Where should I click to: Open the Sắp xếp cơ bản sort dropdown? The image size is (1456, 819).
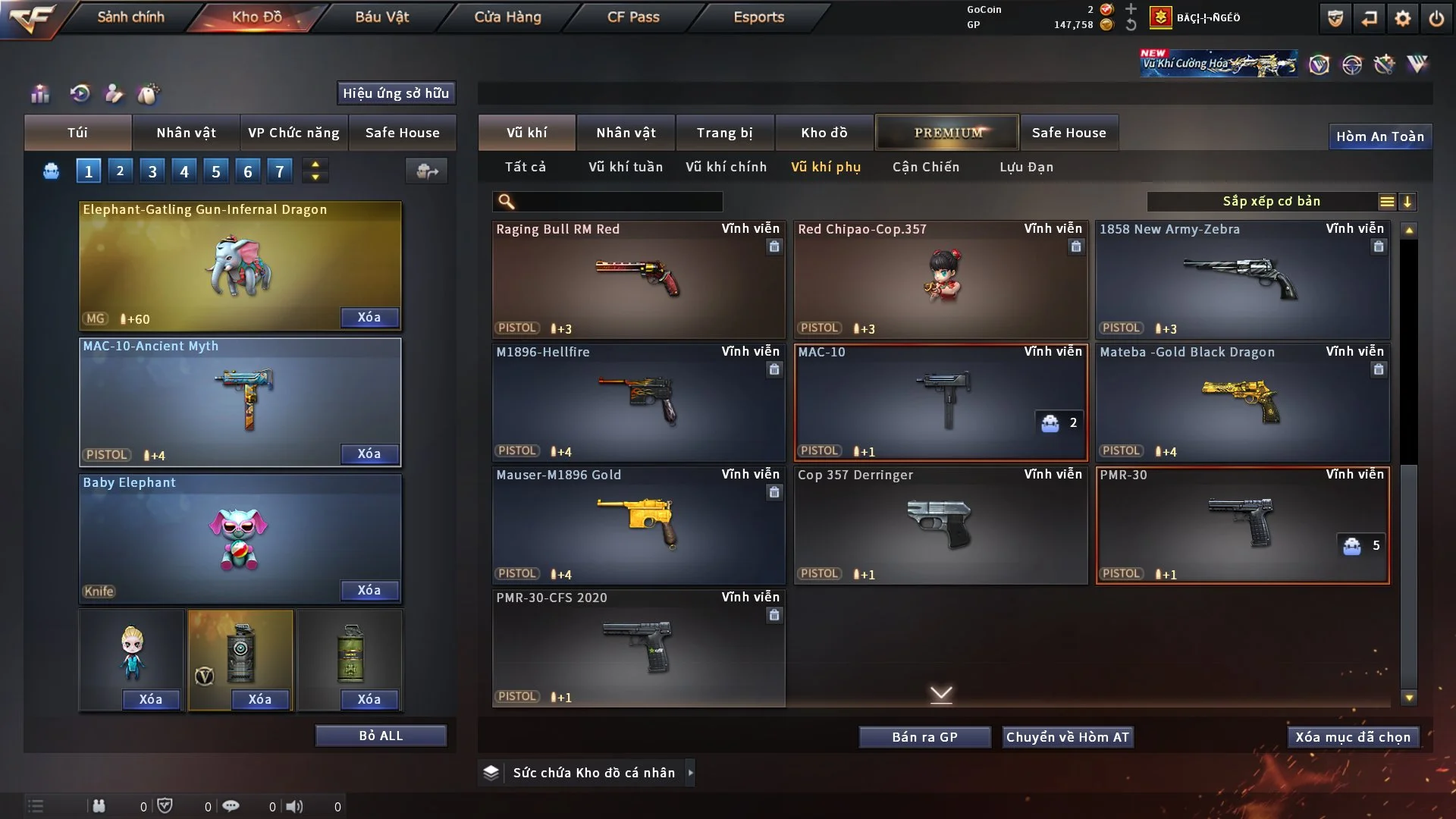[1271, 202]
